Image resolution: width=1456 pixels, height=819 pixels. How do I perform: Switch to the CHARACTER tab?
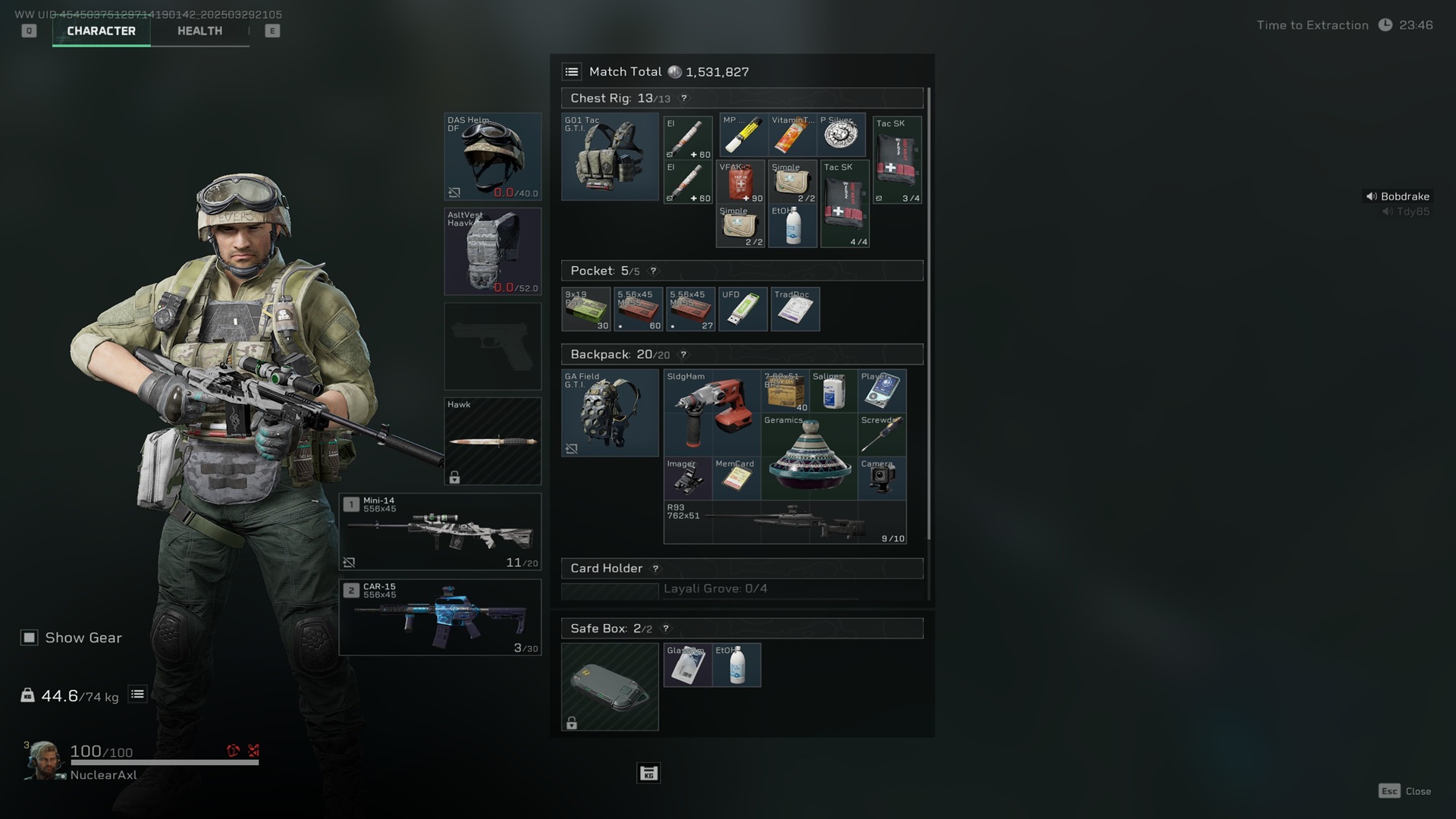[x=101, y=31]
